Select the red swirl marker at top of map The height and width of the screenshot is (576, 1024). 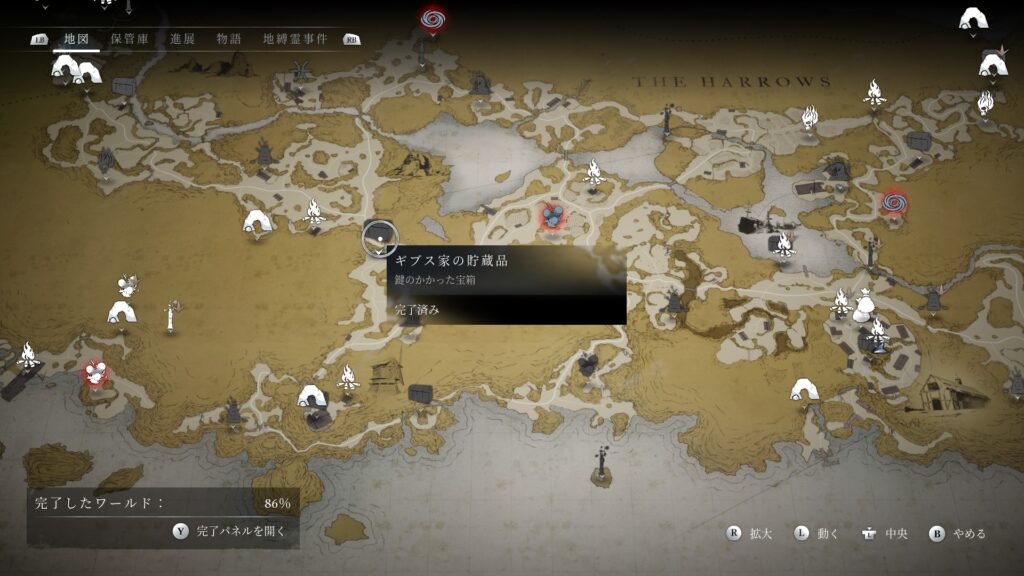[x=433, y=19]
